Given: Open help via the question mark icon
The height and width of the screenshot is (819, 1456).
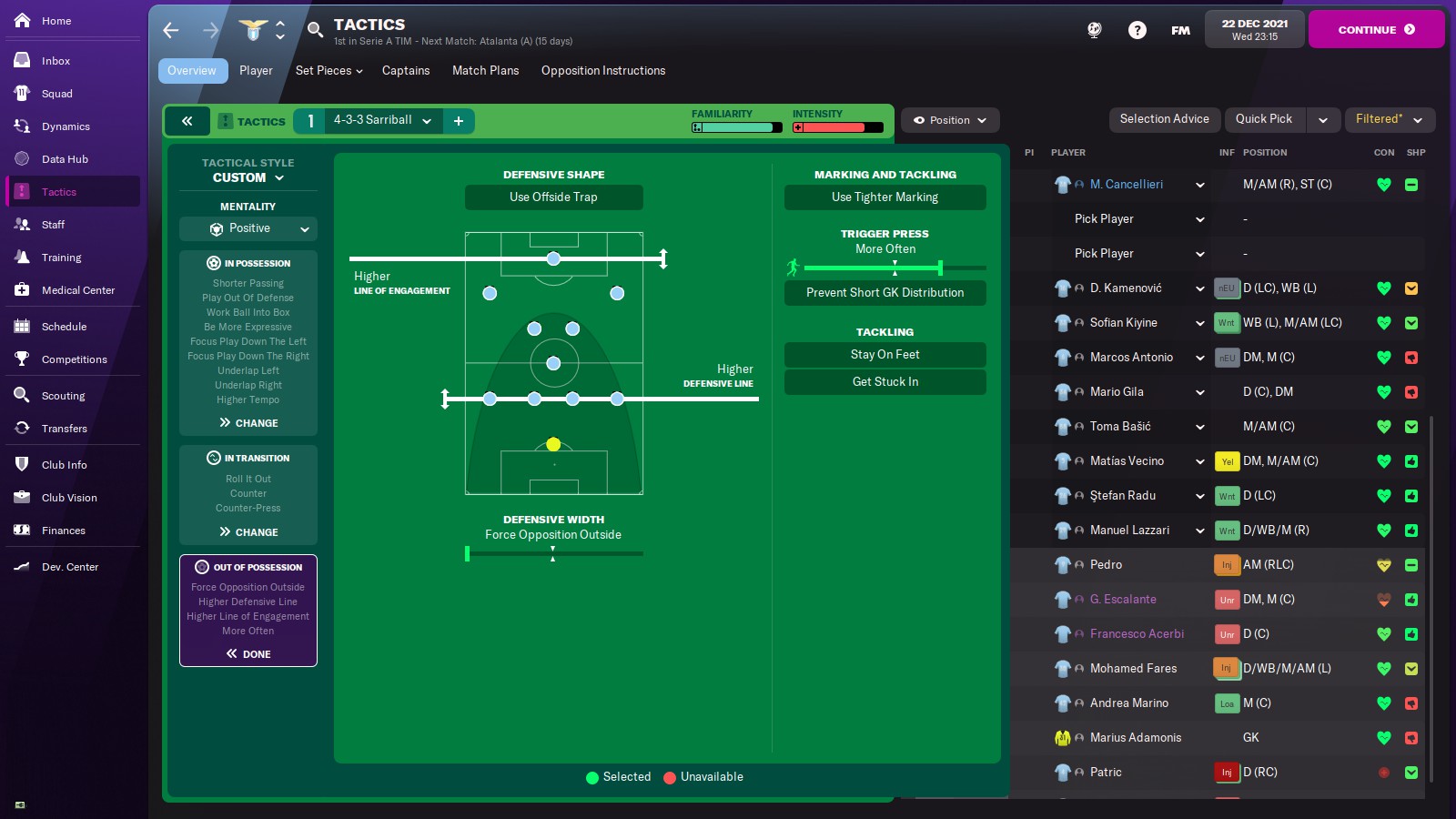Looking at the screenshot, I should click(x=1137, y=30).
